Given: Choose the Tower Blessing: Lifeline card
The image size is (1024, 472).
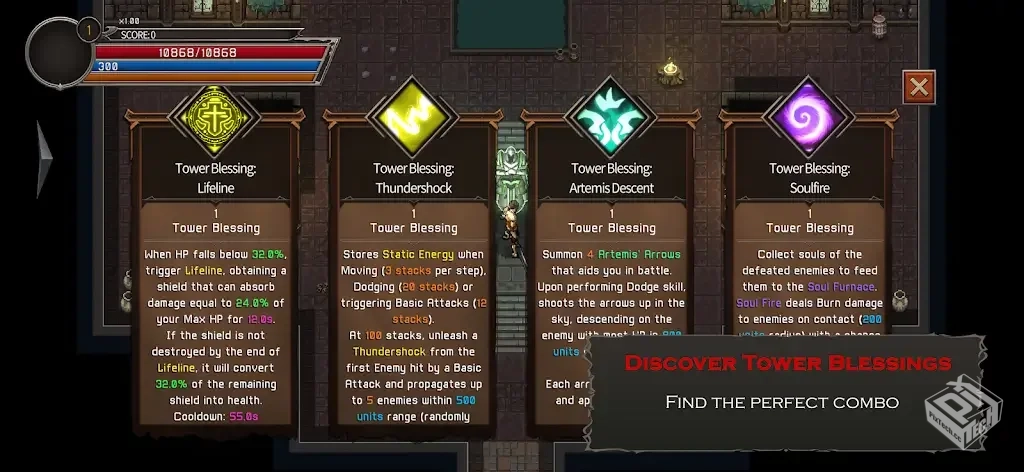Looking at the screenshot, I should (217, 270).
